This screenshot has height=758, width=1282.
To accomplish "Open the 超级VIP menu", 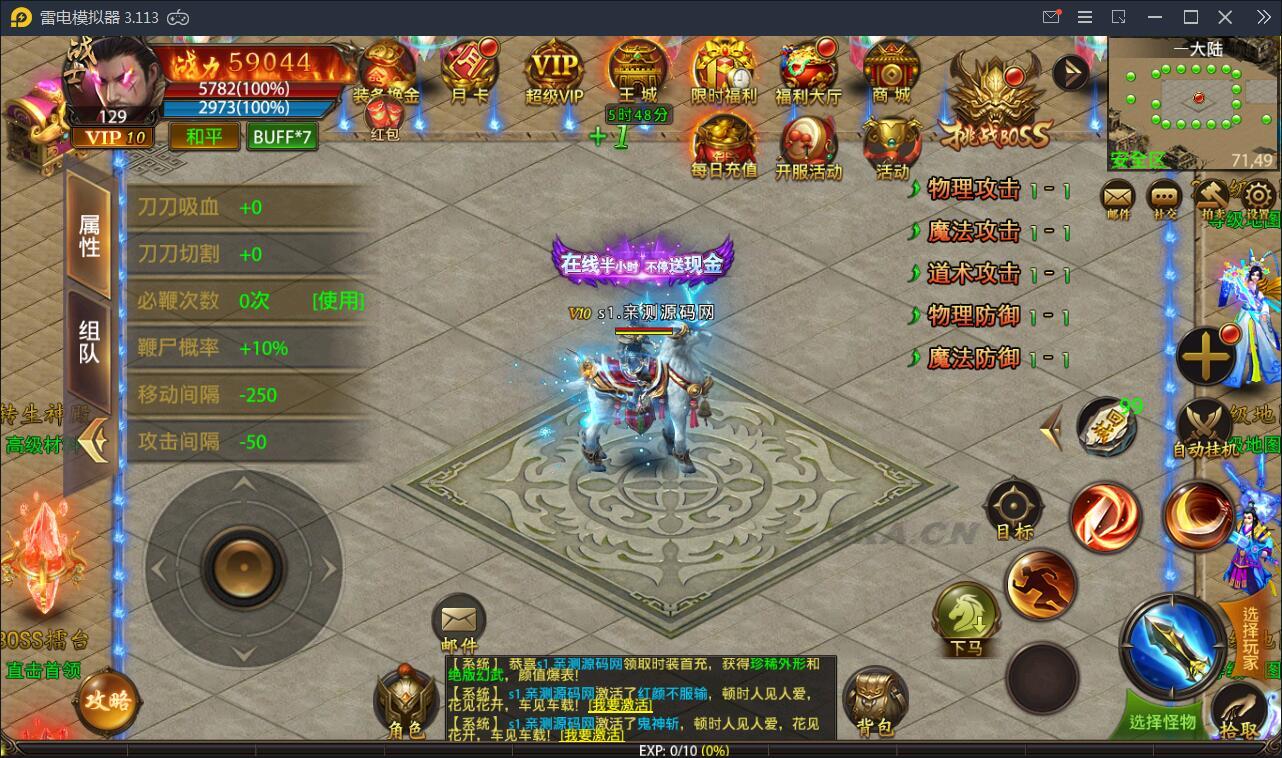I will pyautogui.click(x=554, y=70).
